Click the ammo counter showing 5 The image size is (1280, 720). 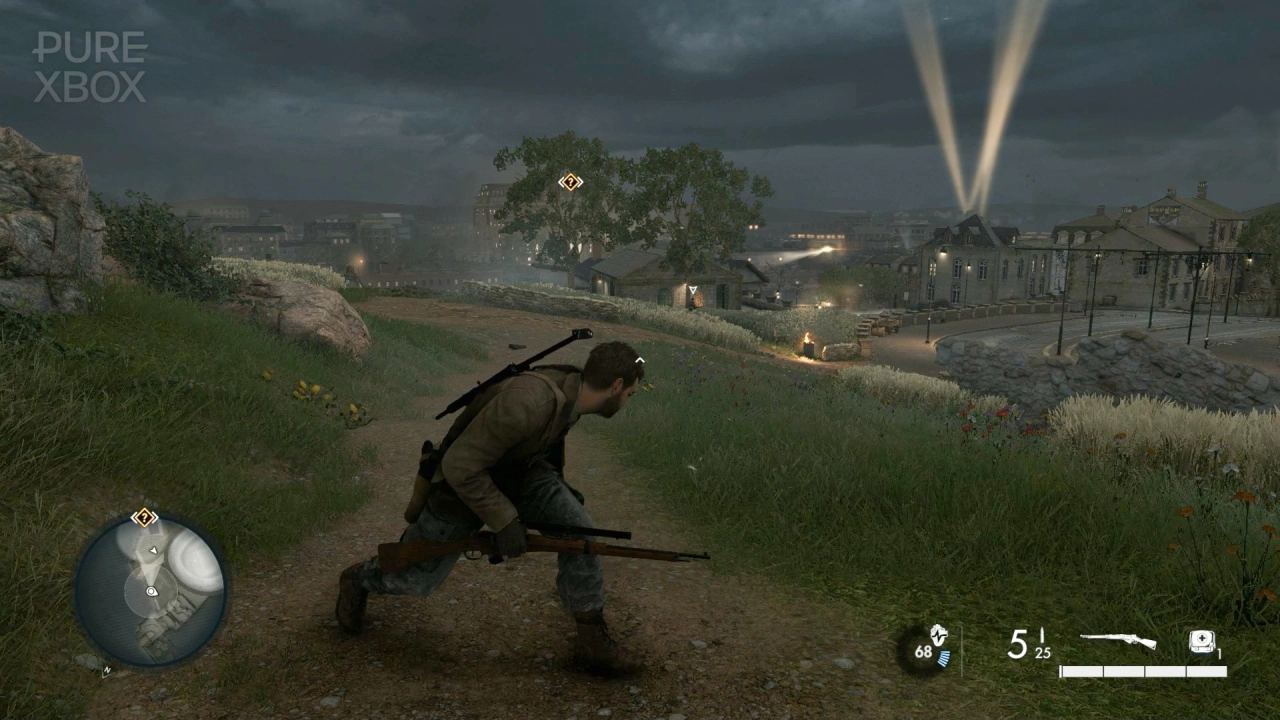1018,643
